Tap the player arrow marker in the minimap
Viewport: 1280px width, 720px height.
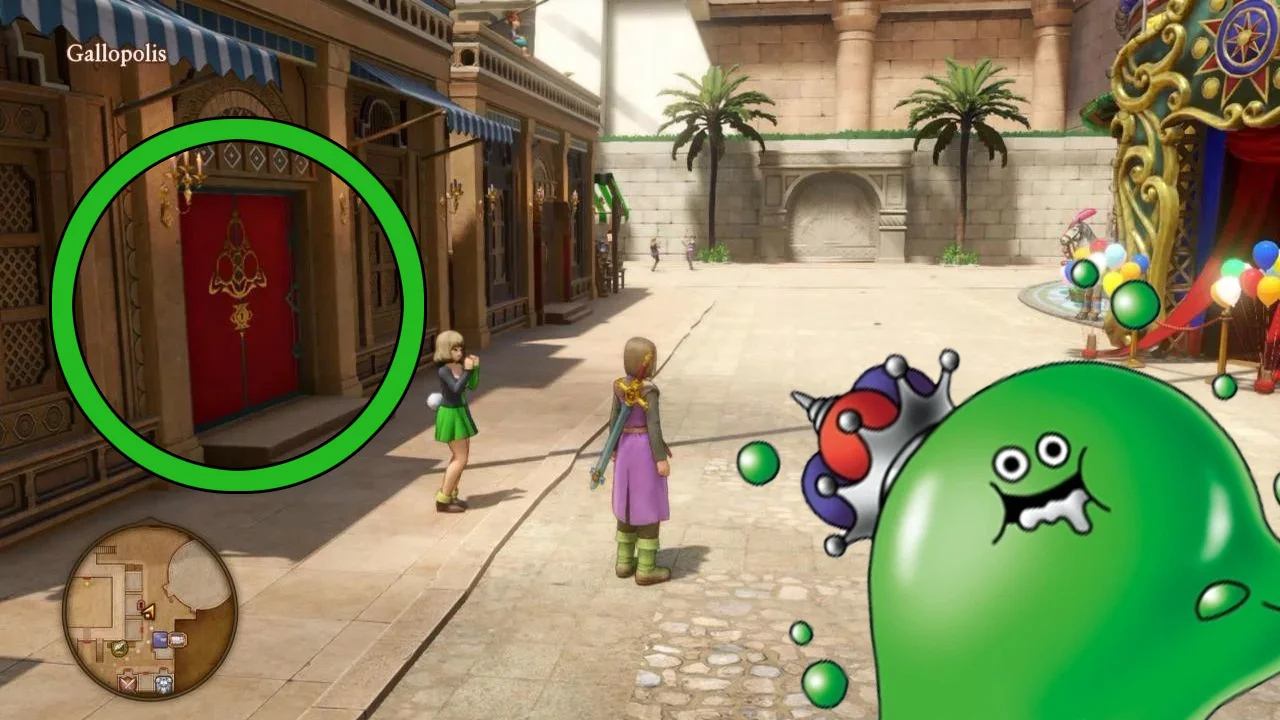pyautogui.click(x=149, y=610)
